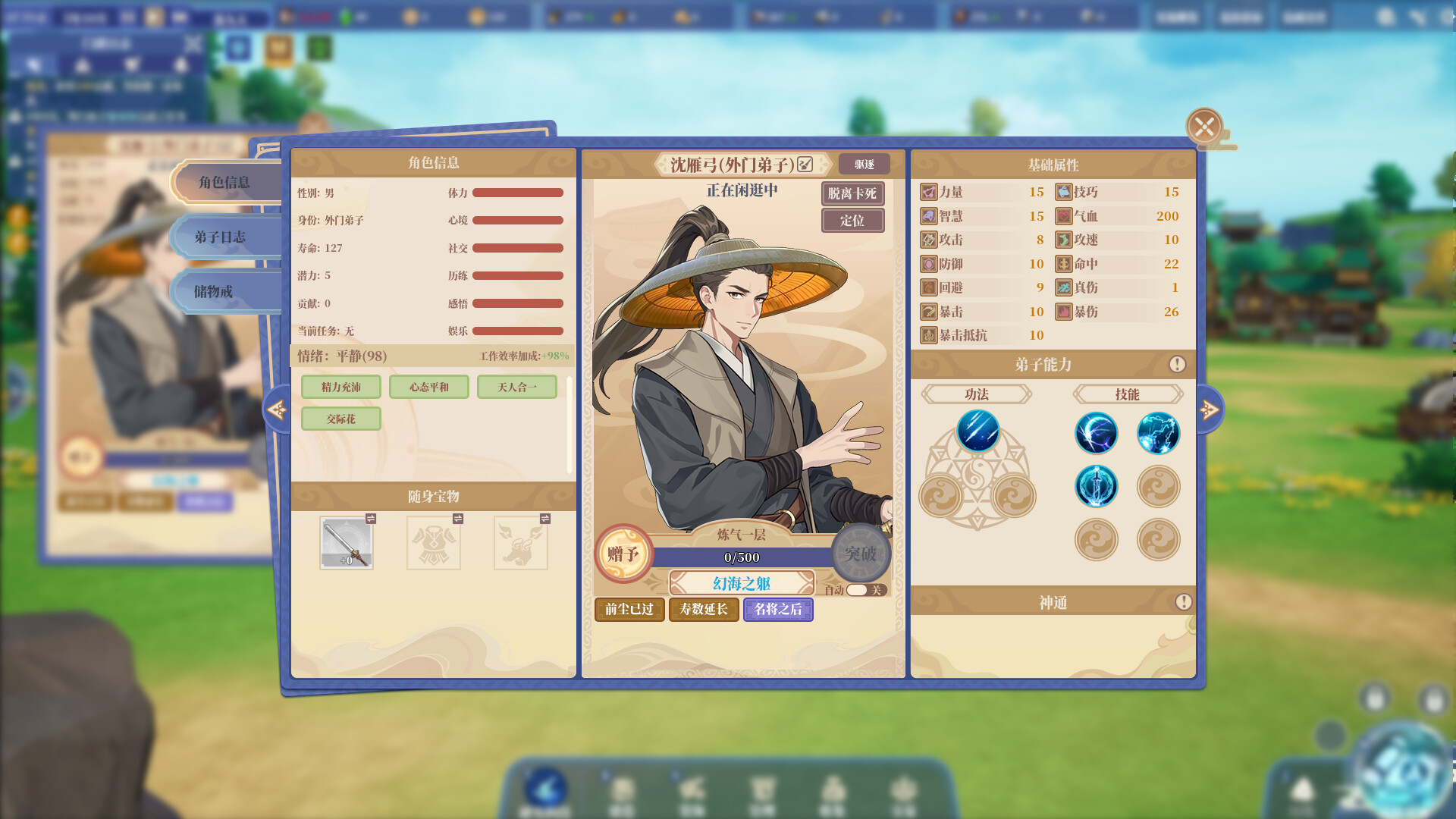Expand the right side panel arrow
This screenshot has width=1456, height=819.
coord(1208,408)
